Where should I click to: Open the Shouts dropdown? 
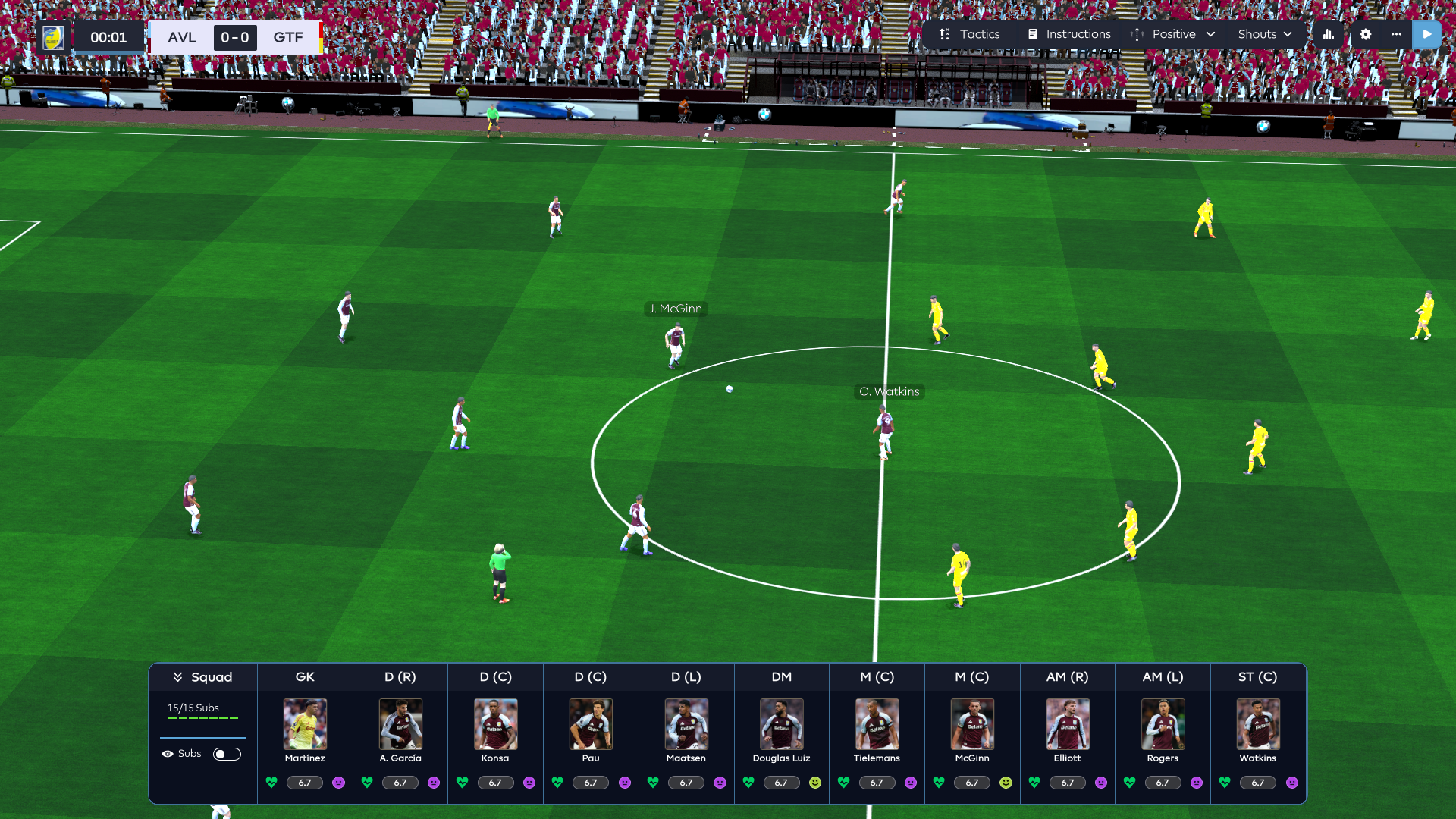[1265, 34]
